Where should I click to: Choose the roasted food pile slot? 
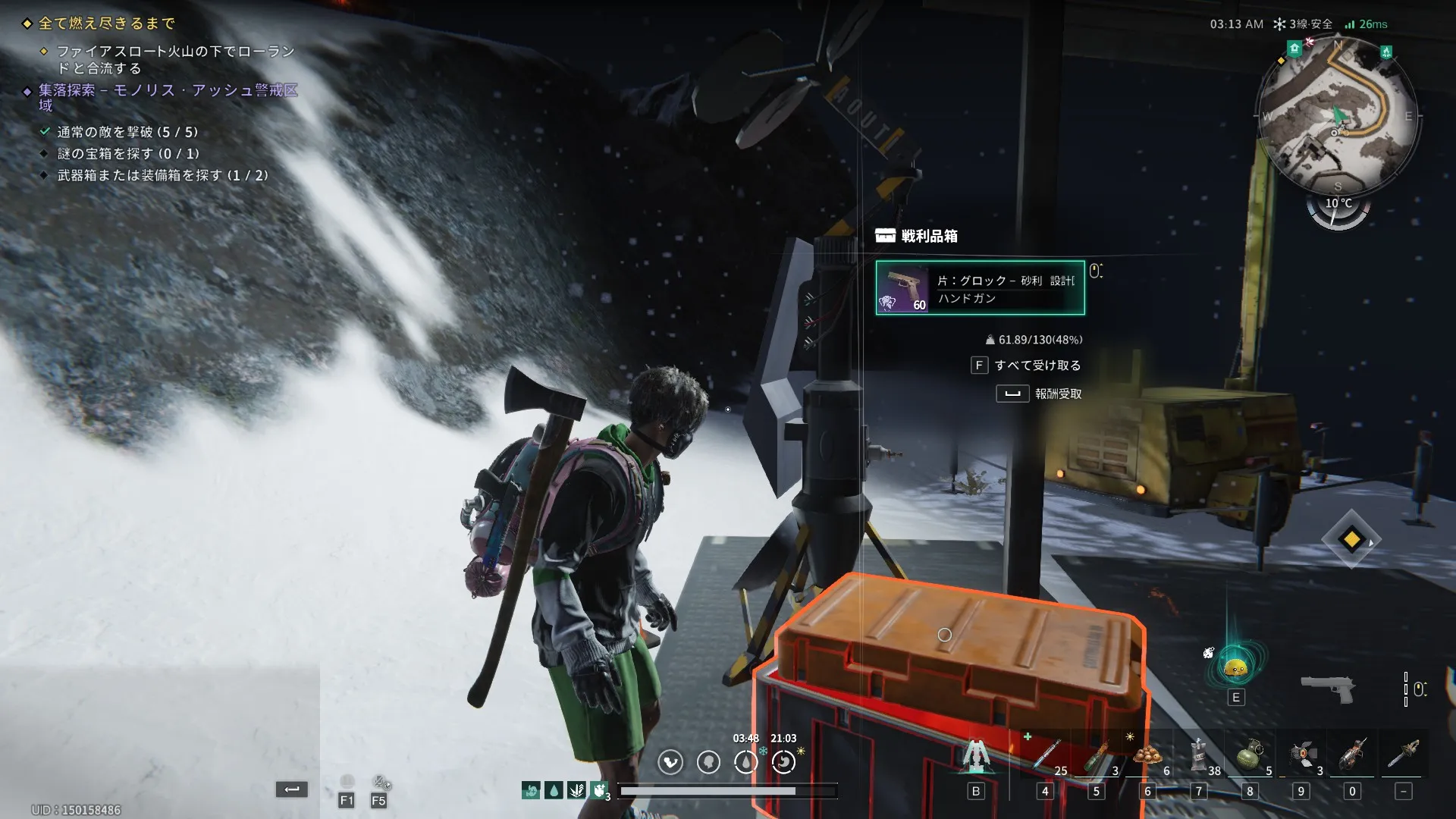pyautogui.click(x=1148, y=756)
